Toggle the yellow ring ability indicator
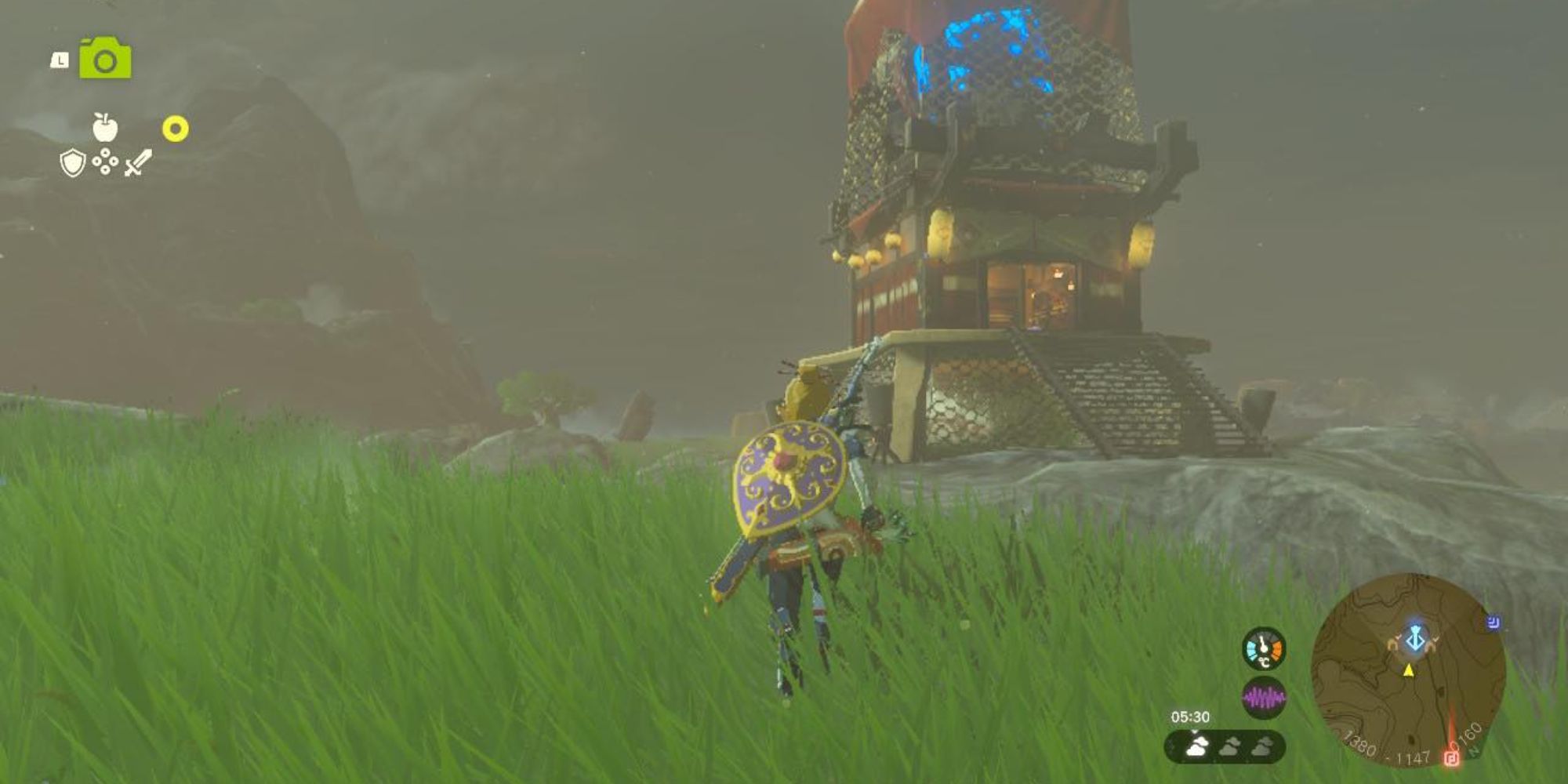 pos(175,129)
